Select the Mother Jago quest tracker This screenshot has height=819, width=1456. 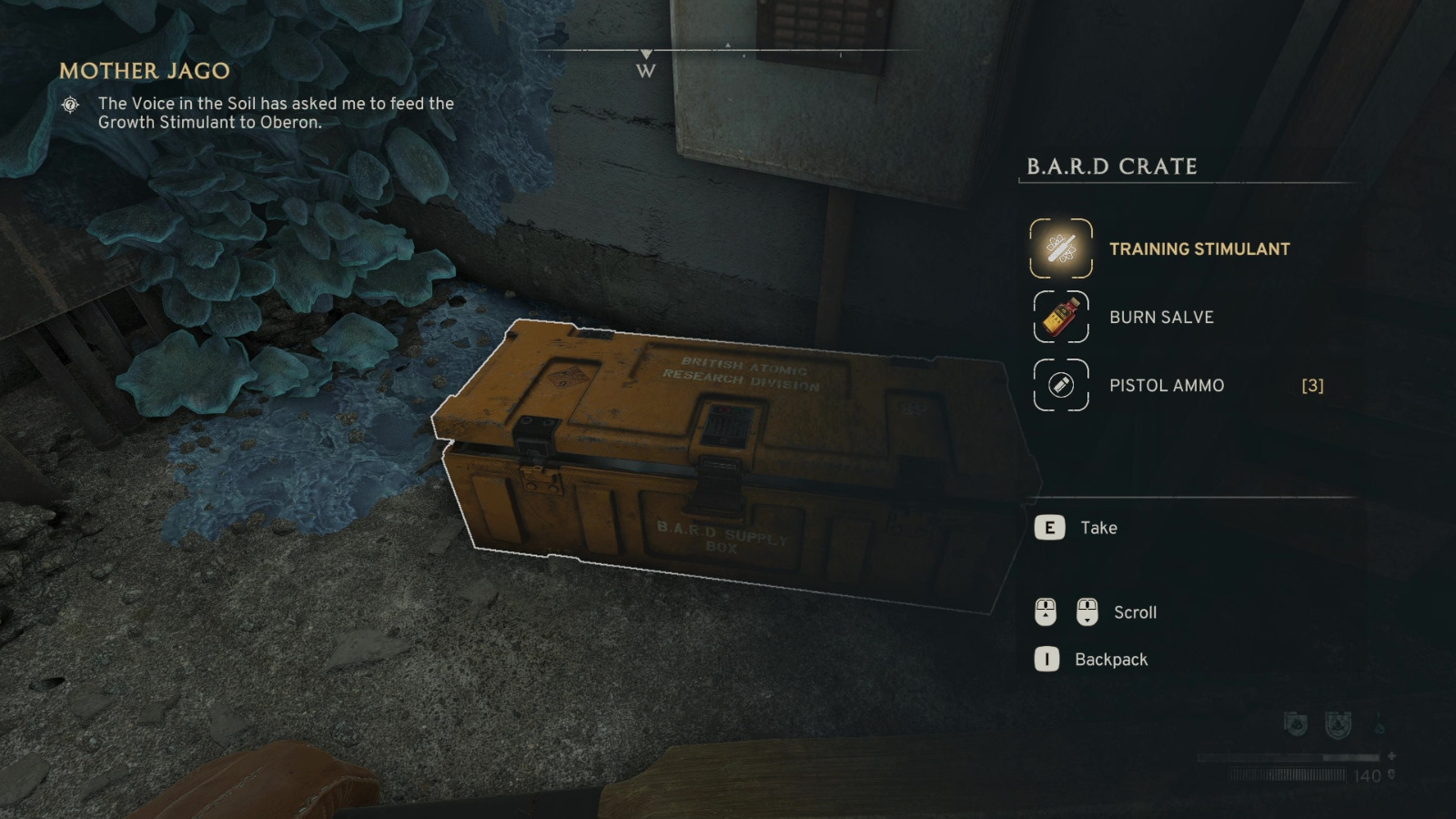[145, 71]
